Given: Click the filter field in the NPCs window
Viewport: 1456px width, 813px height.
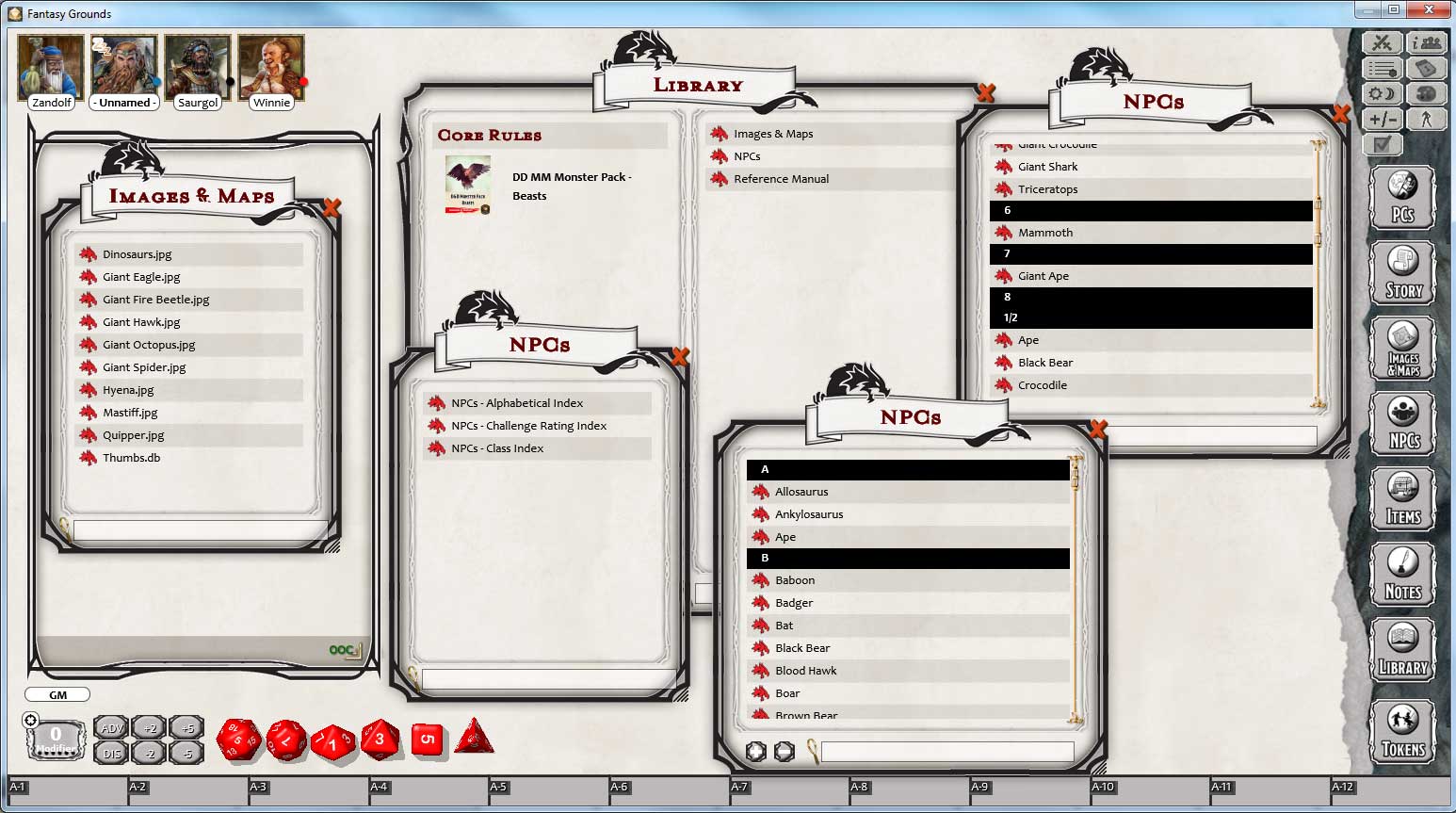Looking at the screenshot, I should point(946,752).
